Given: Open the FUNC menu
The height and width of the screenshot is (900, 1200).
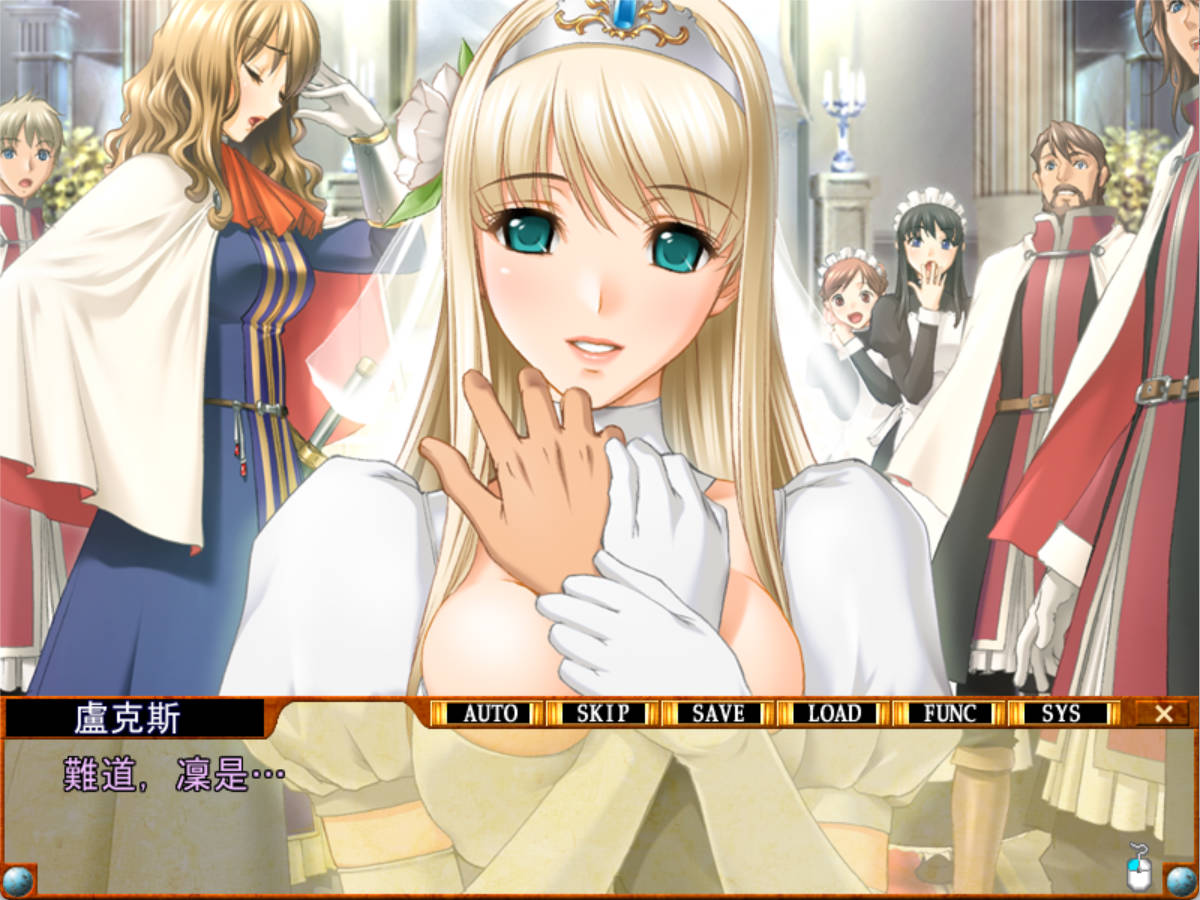Looking at the screenshot, I should coord(949,713).
